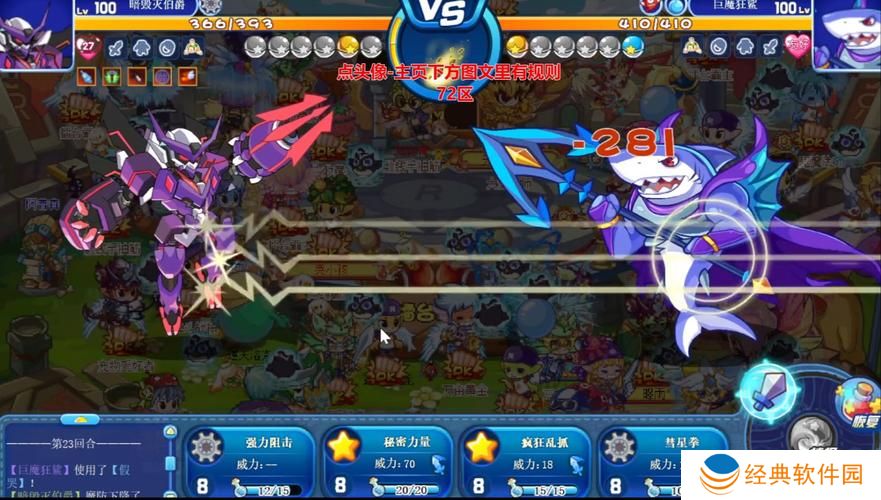Viewport: 881px width, 500px height.
Task: Click the opponent's pink heart icon
Action: (797, 46)
